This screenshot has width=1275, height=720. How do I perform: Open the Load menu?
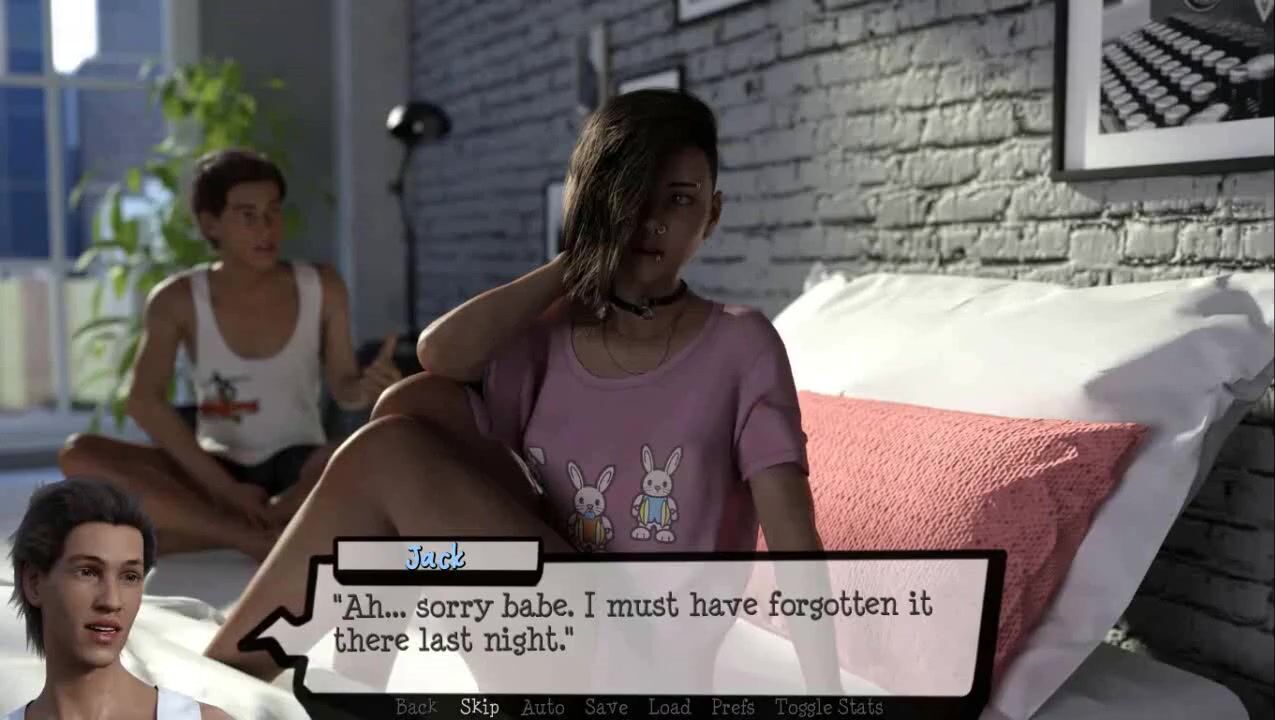coord(669,707)
